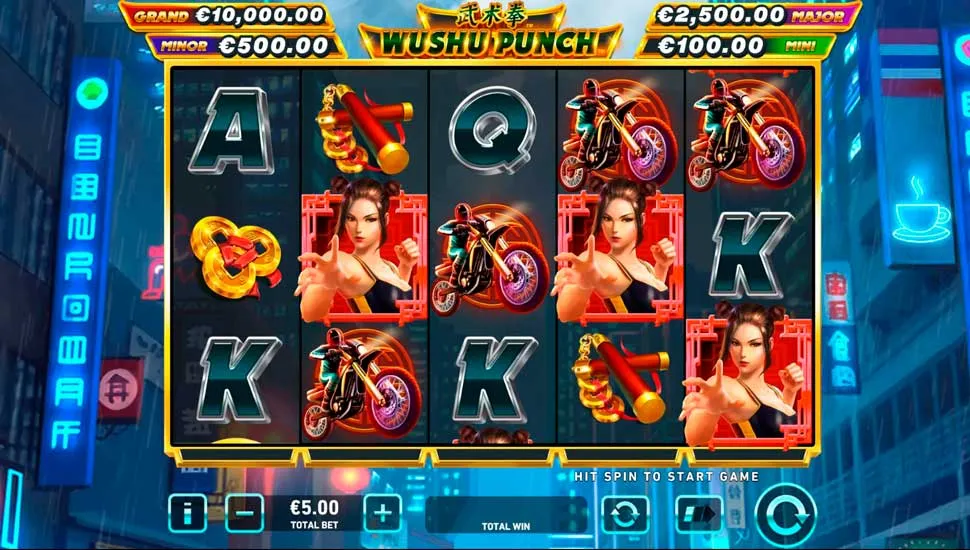Increase total bet with the plus button
This screenshot has width=970, height=550.
[x=382, y=513]
